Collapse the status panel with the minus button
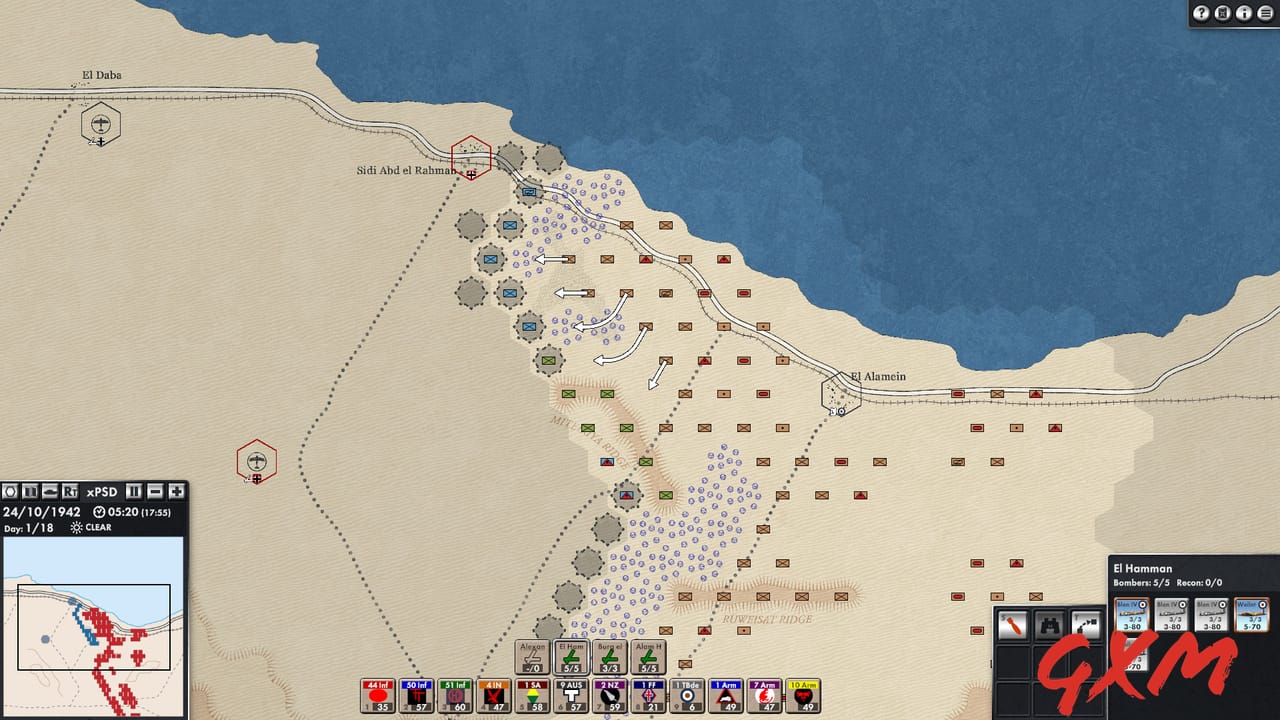 point(153,492)
